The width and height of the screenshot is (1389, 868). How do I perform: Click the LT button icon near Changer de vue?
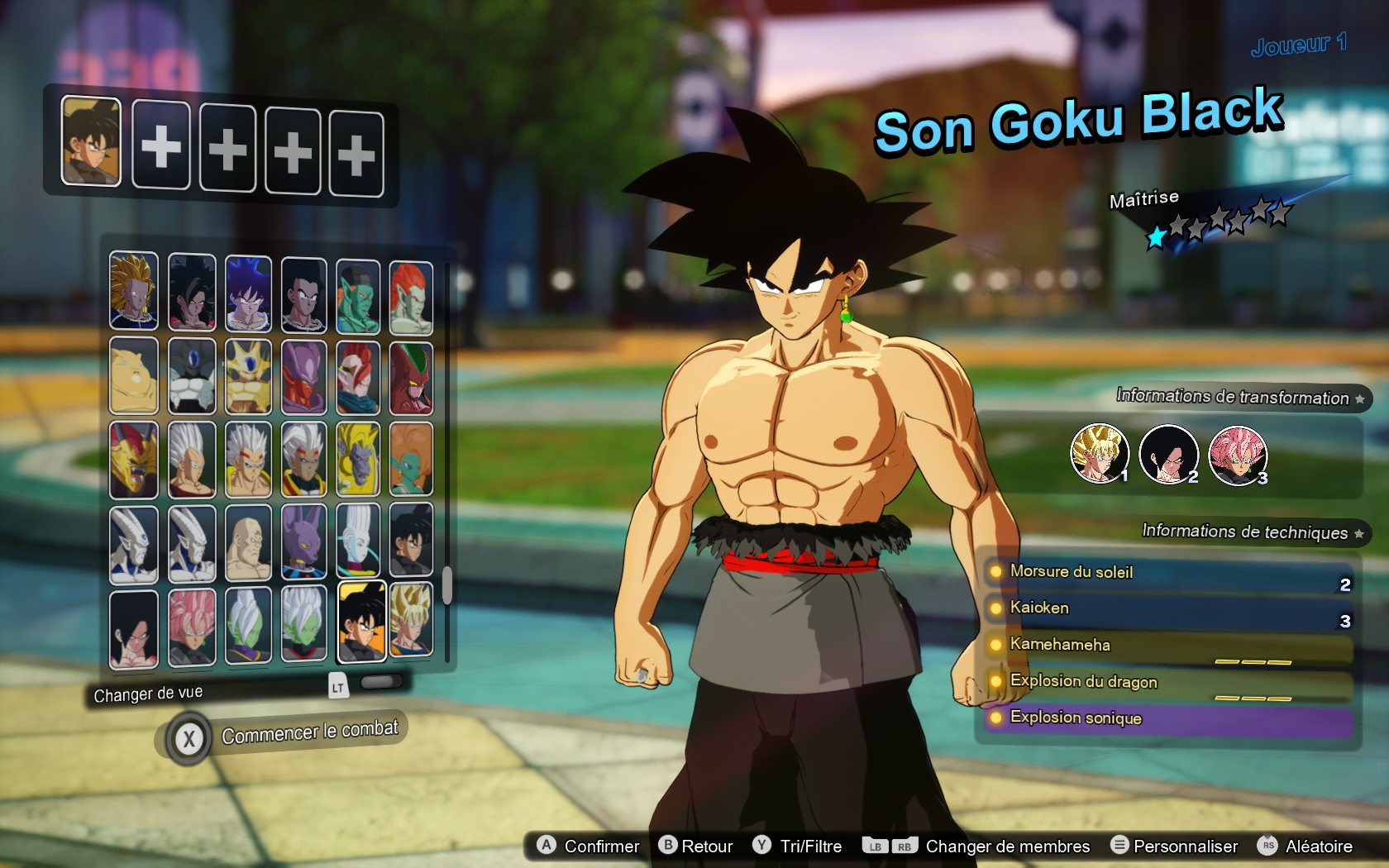pos(338,686)
